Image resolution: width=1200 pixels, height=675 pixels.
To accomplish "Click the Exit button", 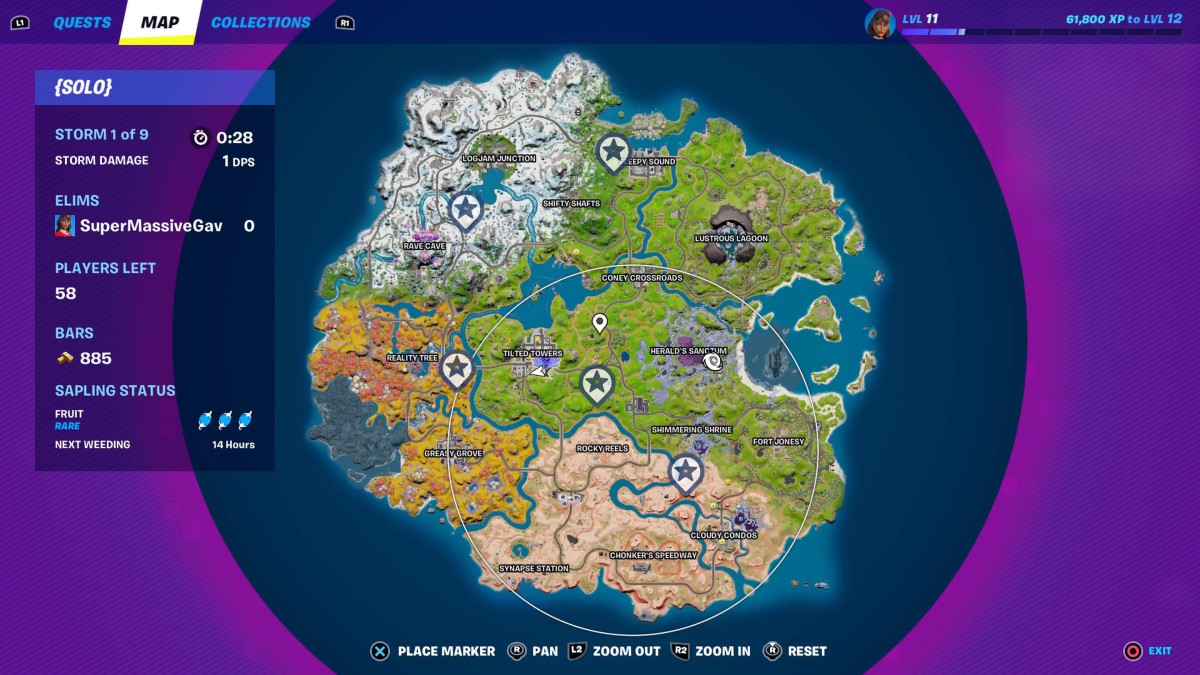I will click(1146, 651).
